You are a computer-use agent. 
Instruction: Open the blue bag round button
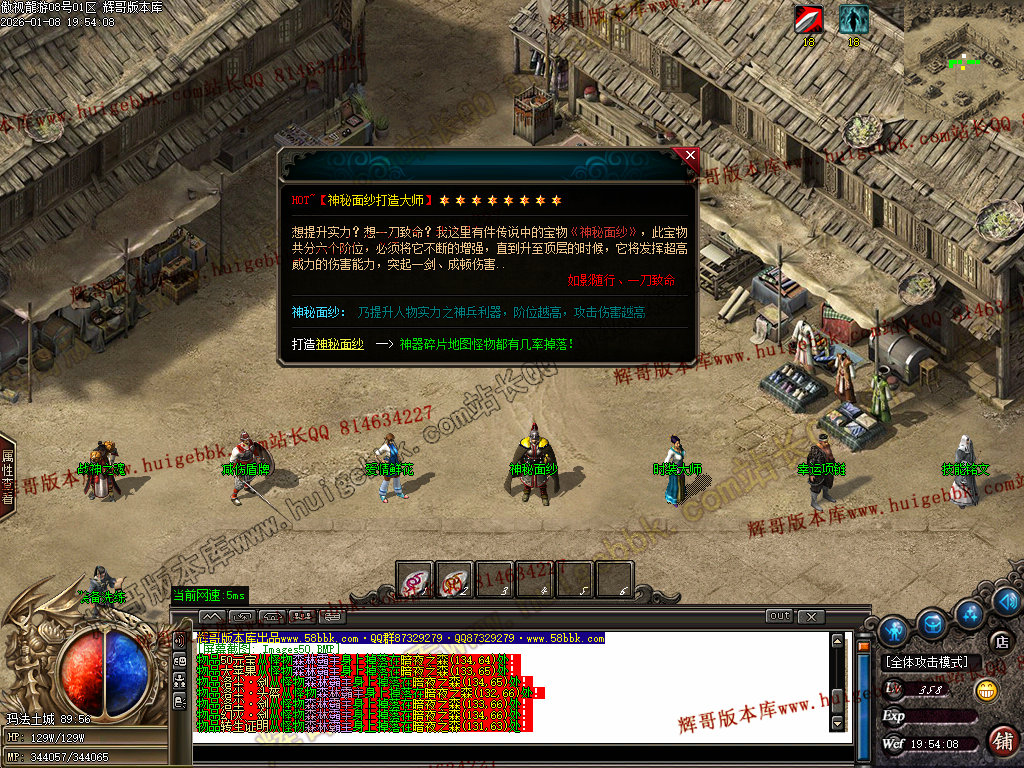coord(933,622)
